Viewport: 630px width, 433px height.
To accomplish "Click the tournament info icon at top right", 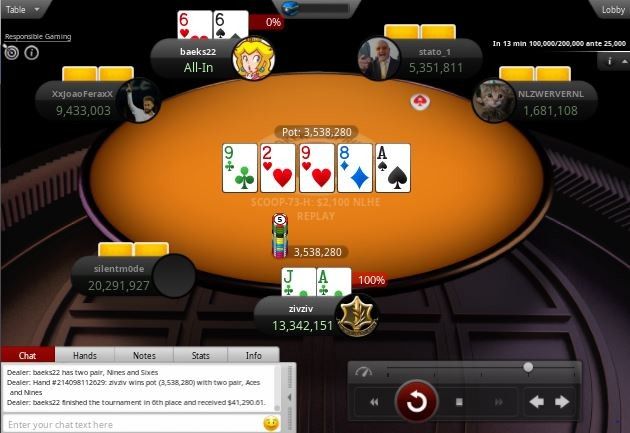I will [610, 61].
